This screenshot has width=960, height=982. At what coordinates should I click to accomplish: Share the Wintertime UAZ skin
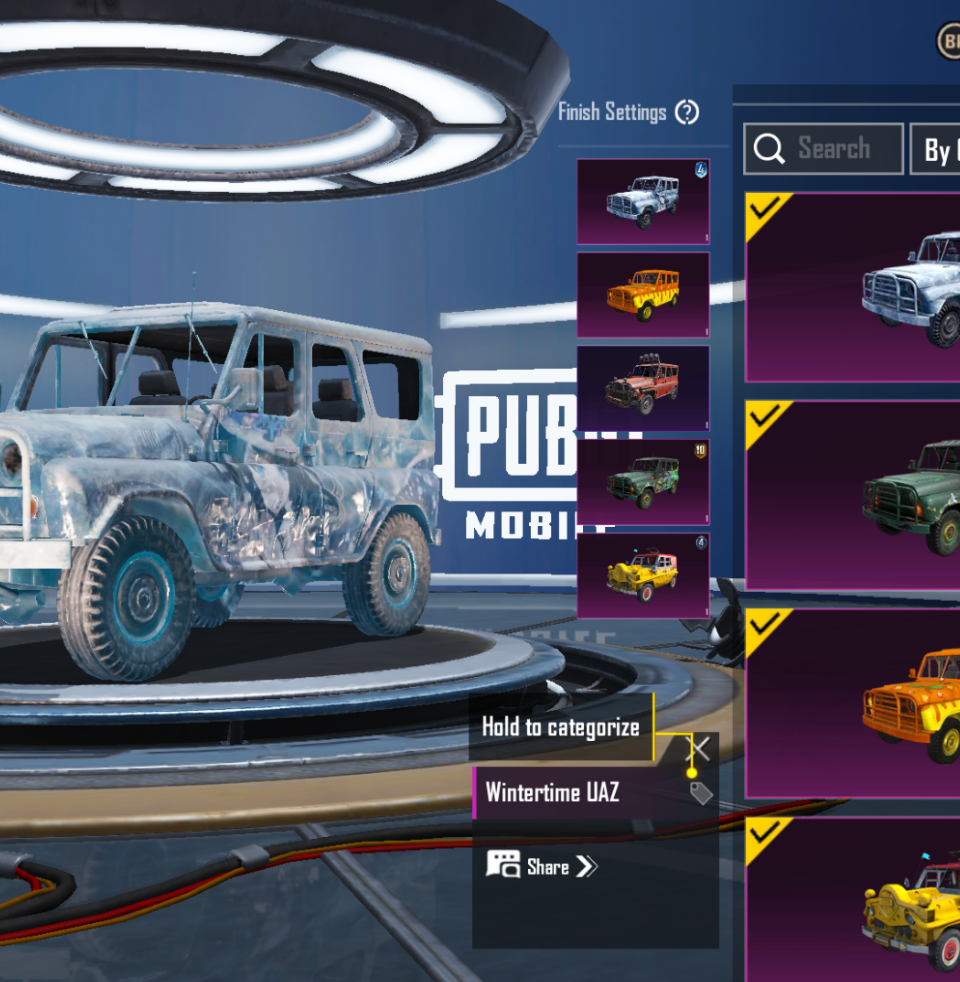point(542,866)
